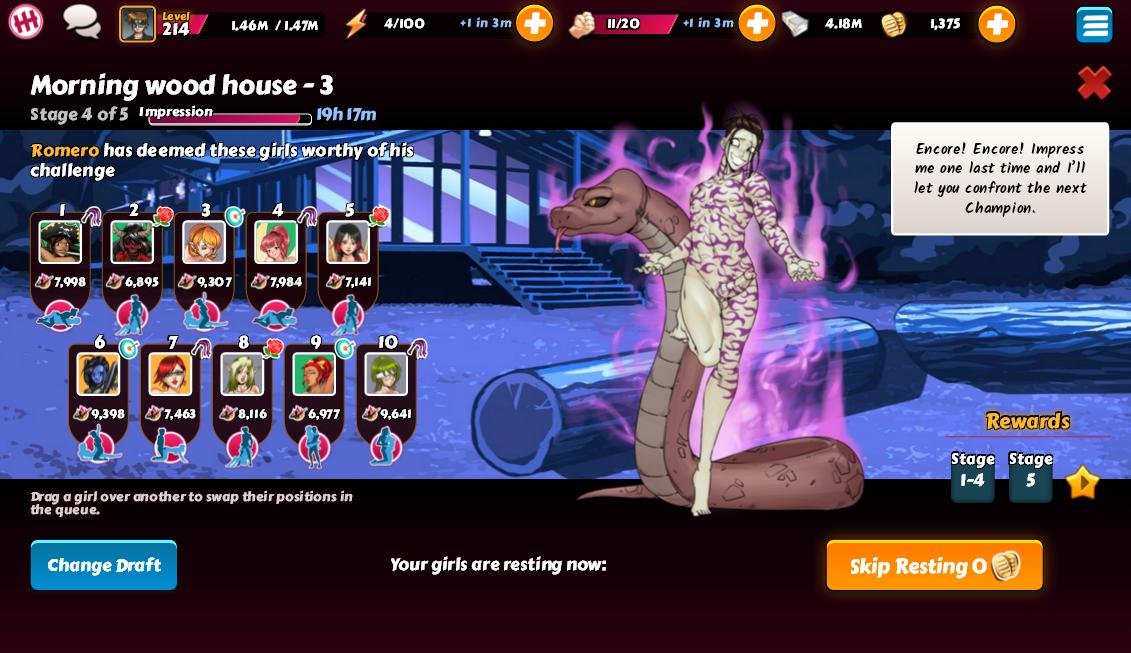This screenshot has height=653, width=1131.
Task: Close the champion challenge screen
Action: [1094, 83]
